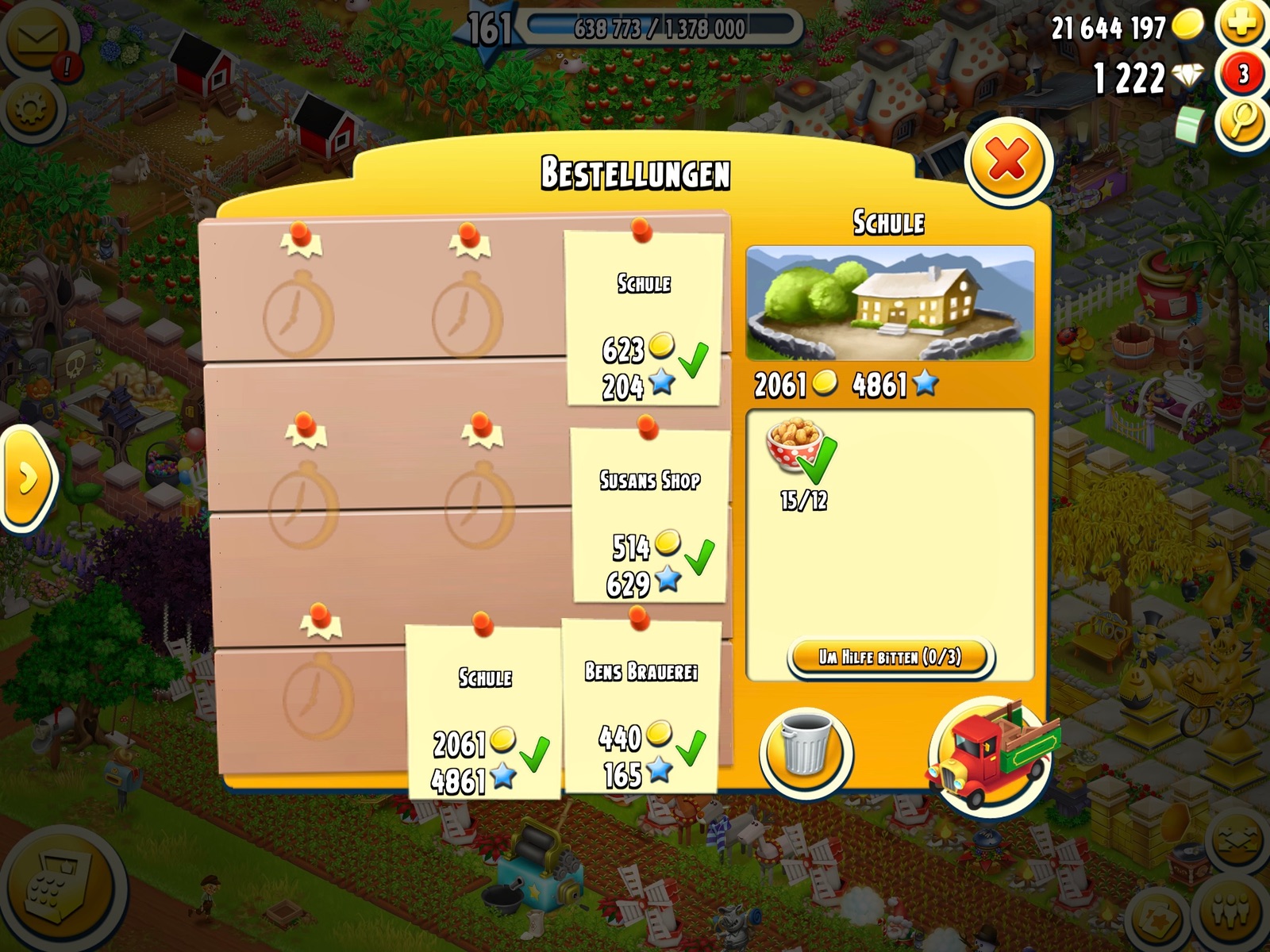This screenshot has height=952, width=1270.
Task: Tap the magnifying glass search button
Action: 1243,121
